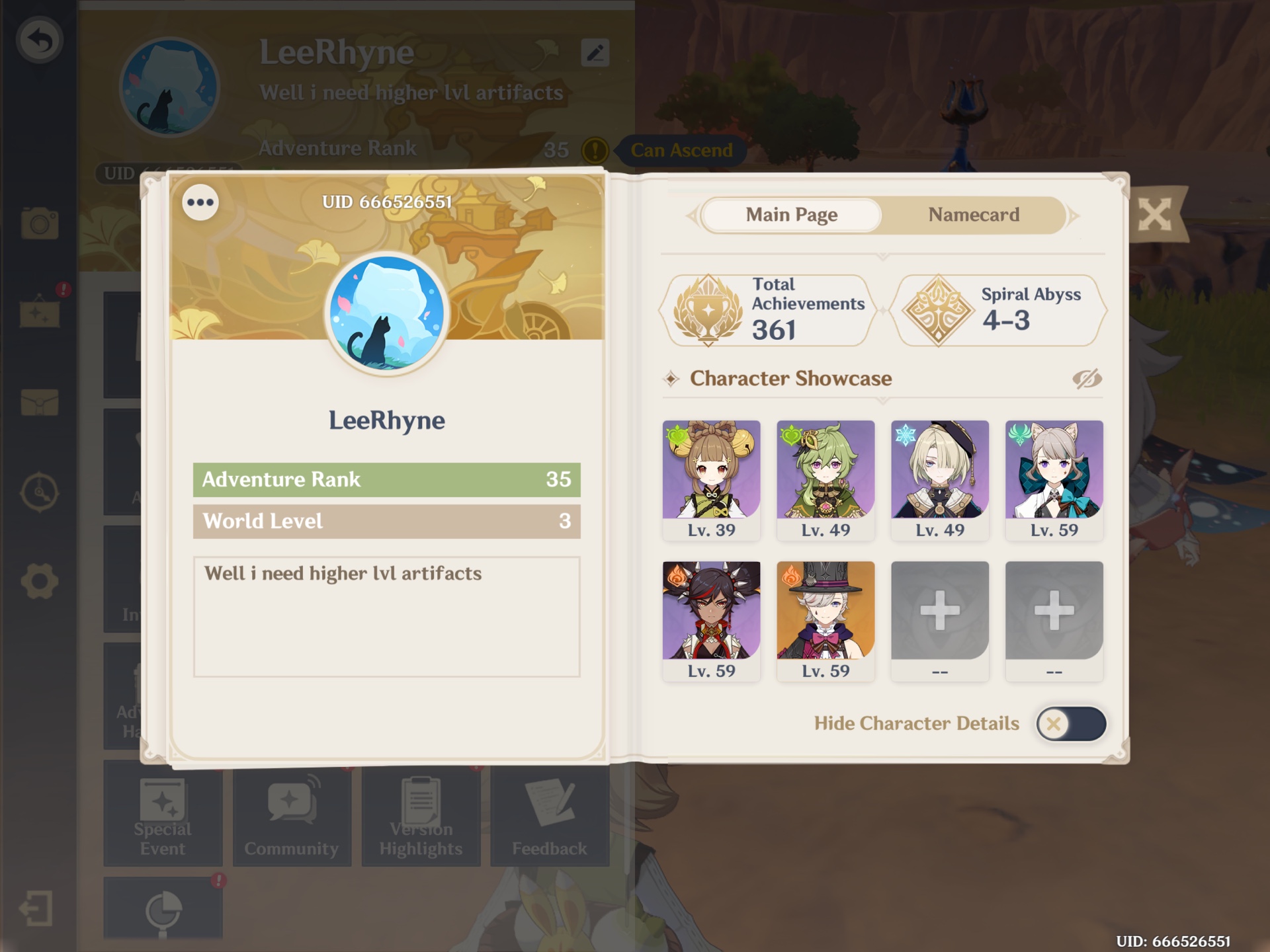The height and width of the screenshot is (952, 1270).
Task: Hide the Character Showcase with the eye icon
Action: (x=1088, y=378)
